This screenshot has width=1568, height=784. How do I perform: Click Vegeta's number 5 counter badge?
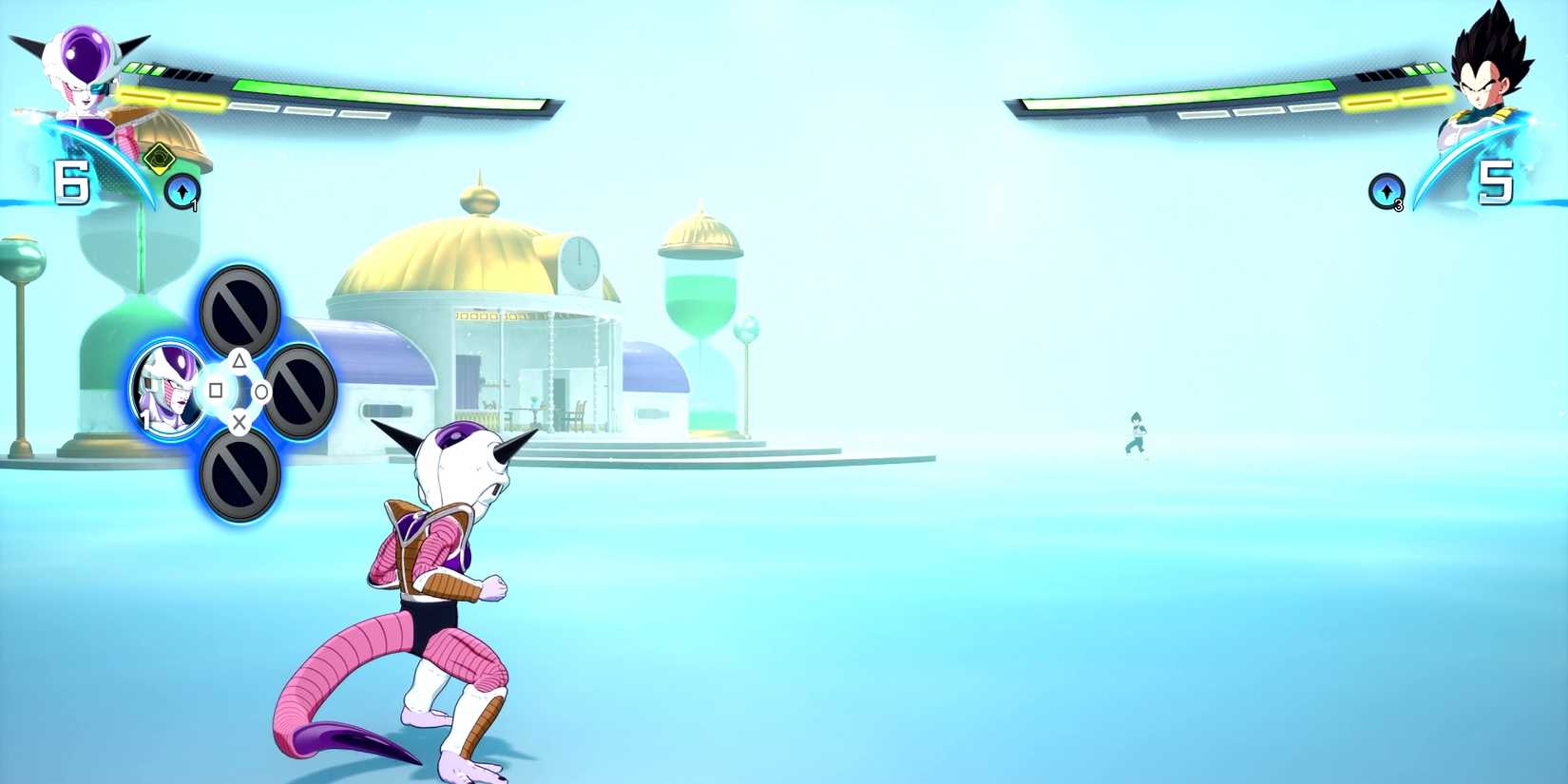click(x=1496, y=182)
